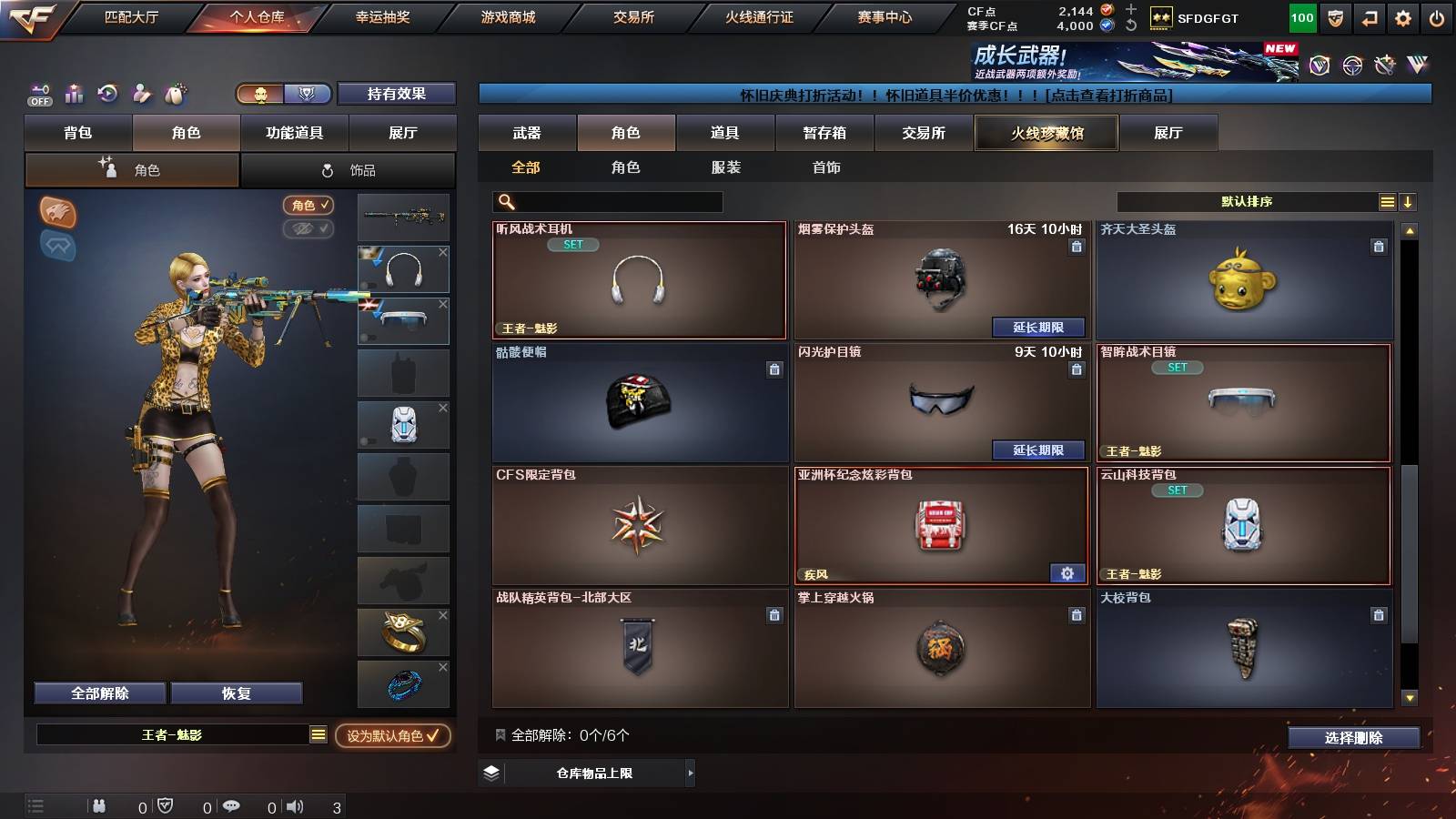This screenshot has height=819, width=1456.
Task: Delete 齐天大圣头盔 using its trash icon
Action: [x=1378, y=244]
